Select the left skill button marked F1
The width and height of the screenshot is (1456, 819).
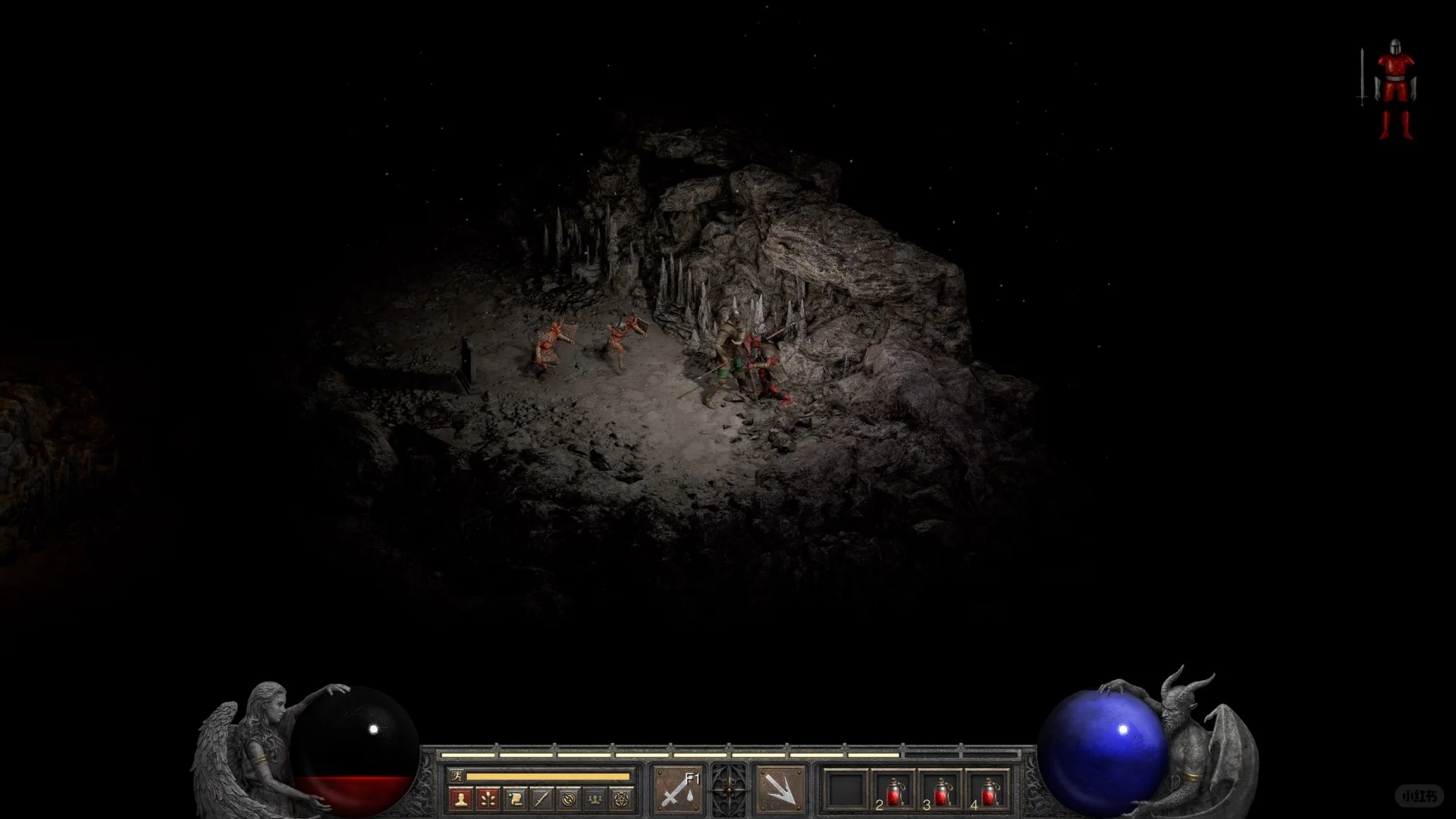pos(677,789)
